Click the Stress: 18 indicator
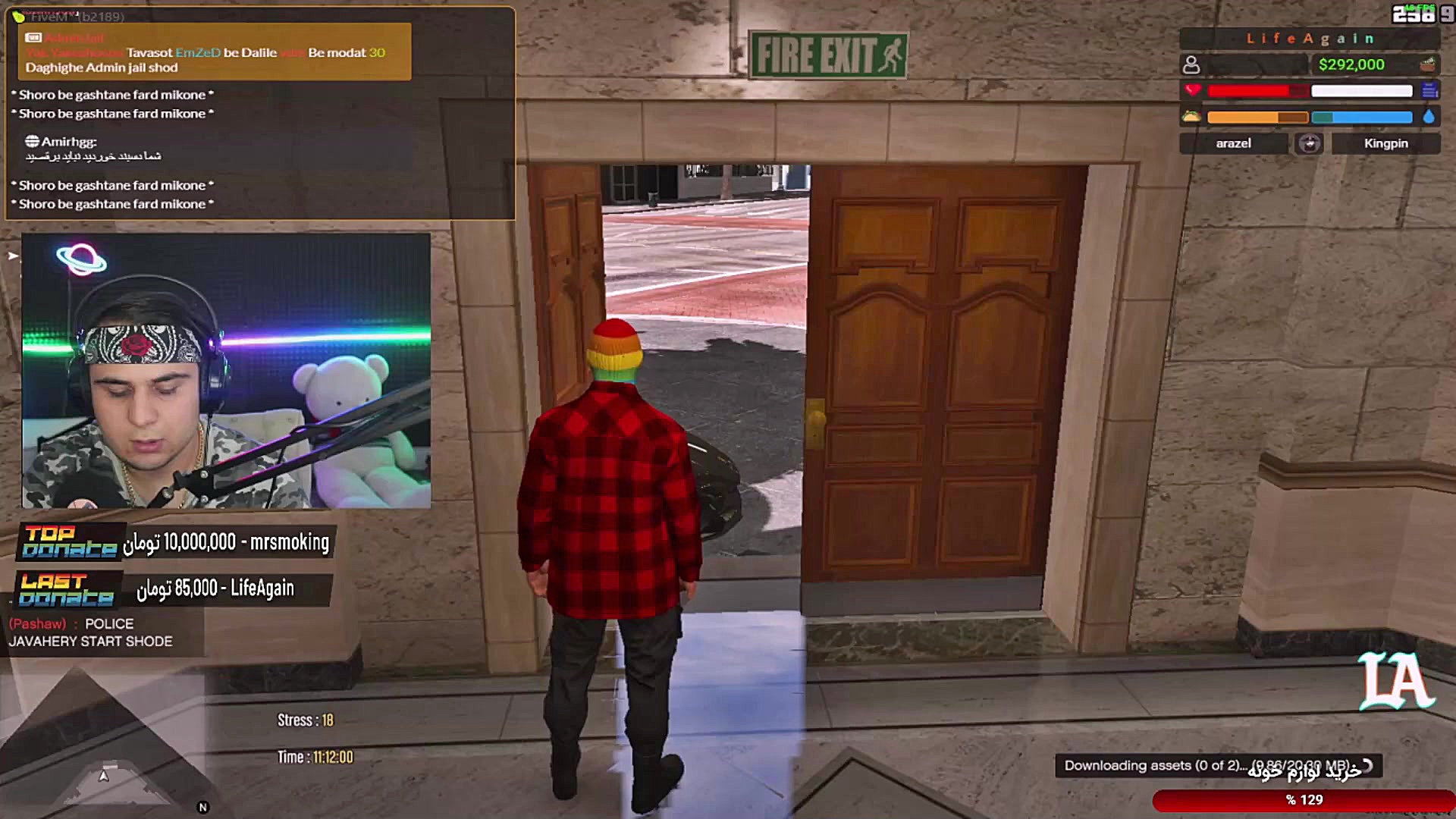The width and height of the screenshot is (1456, 819). (x=306, y=720)
